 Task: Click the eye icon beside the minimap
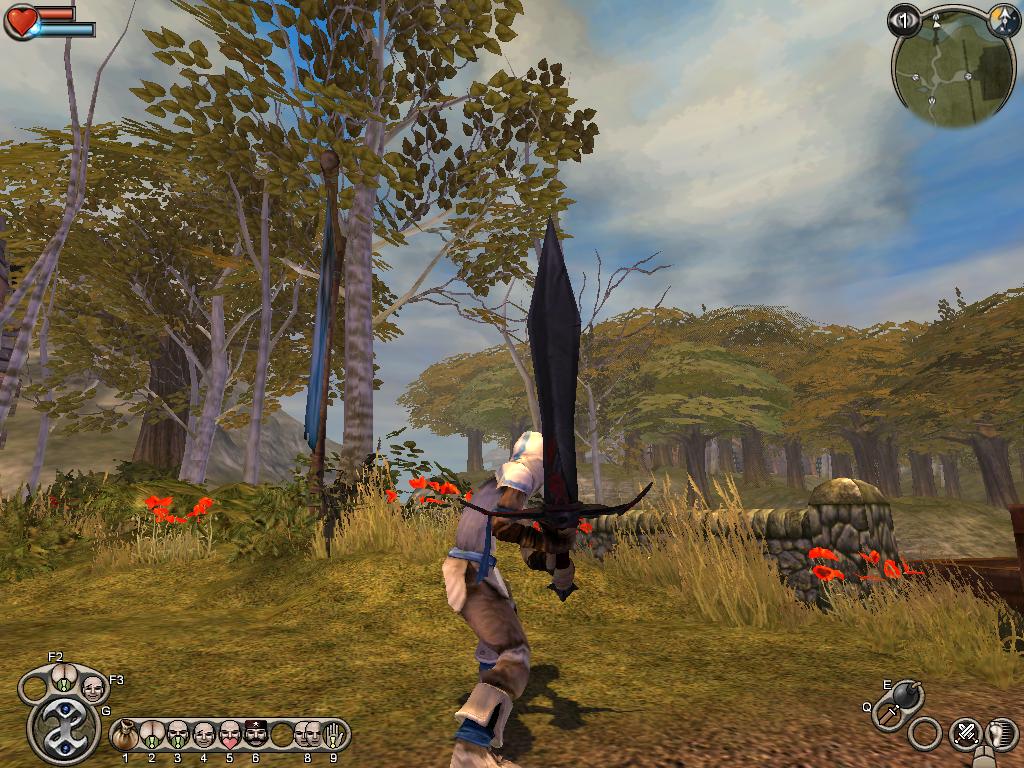click(x=904, y=20)
